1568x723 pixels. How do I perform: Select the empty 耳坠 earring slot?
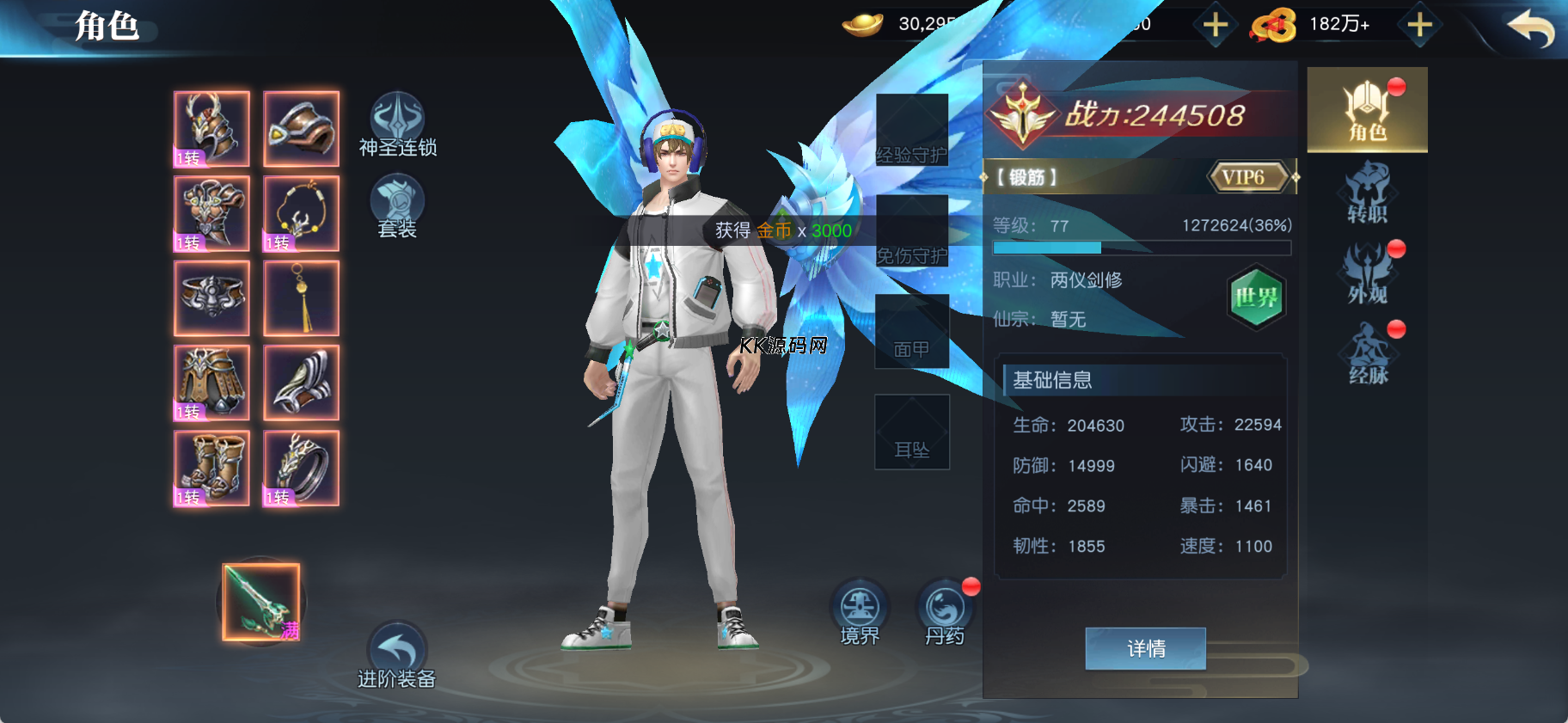(x=912, y=432)
